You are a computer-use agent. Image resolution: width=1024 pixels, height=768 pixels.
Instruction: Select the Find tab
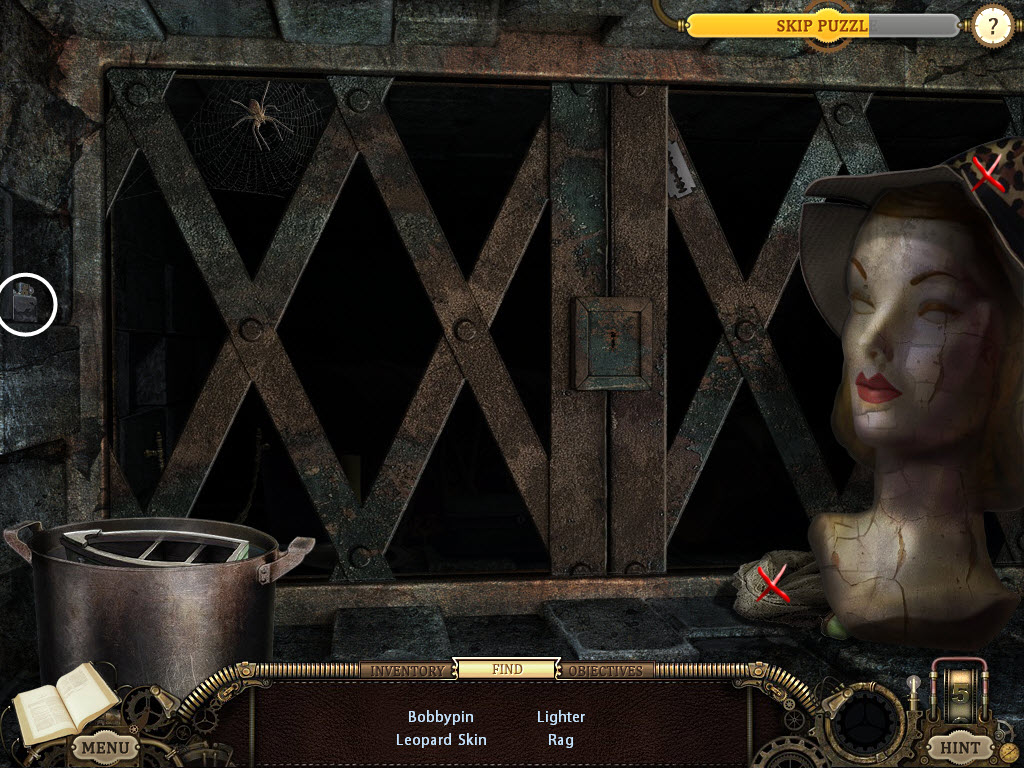pyautogui.click(x=506, y=669)
